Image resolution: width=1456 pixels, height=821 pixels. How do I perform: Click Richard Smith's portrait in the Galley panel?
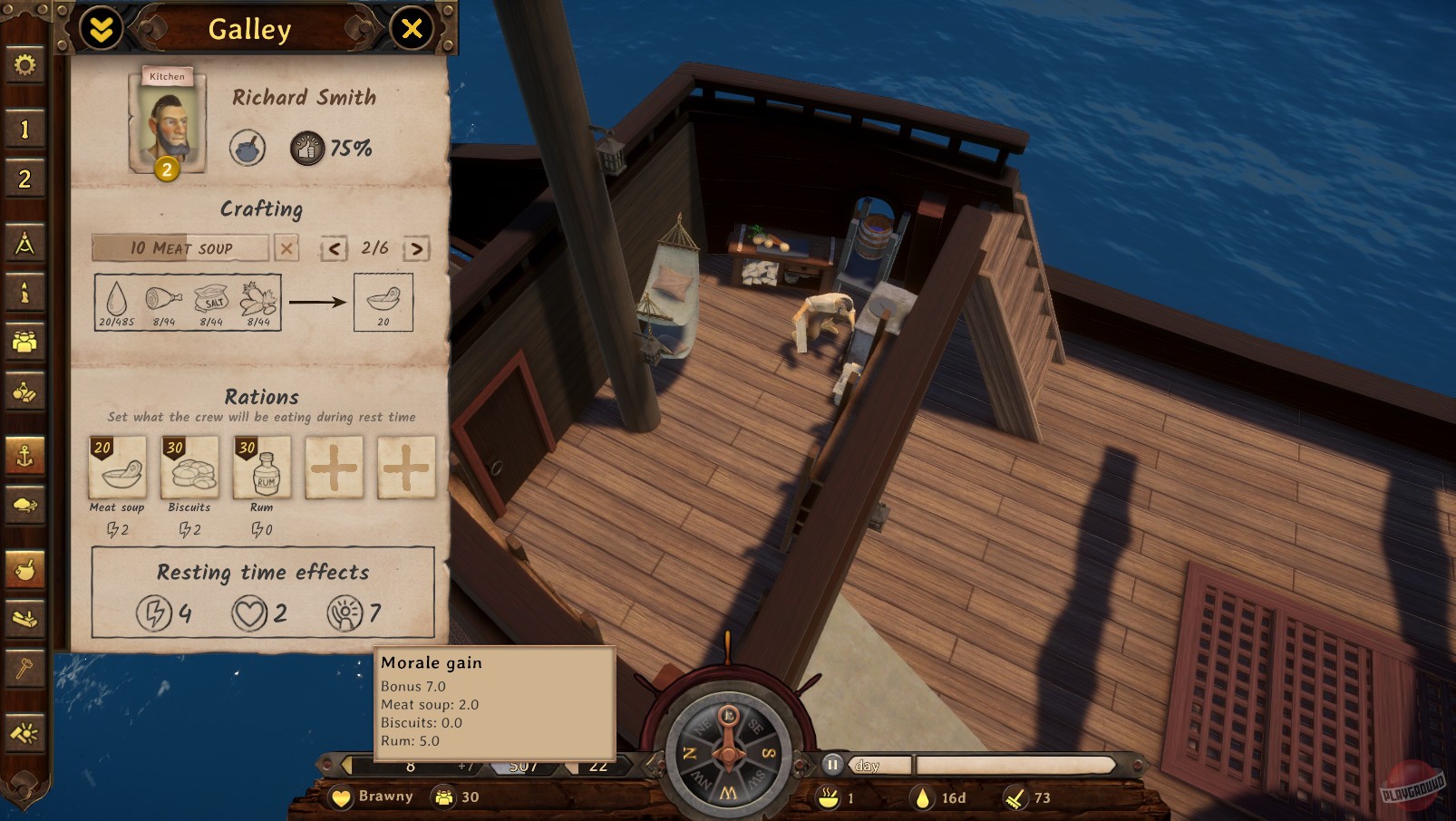coord(169,127)
